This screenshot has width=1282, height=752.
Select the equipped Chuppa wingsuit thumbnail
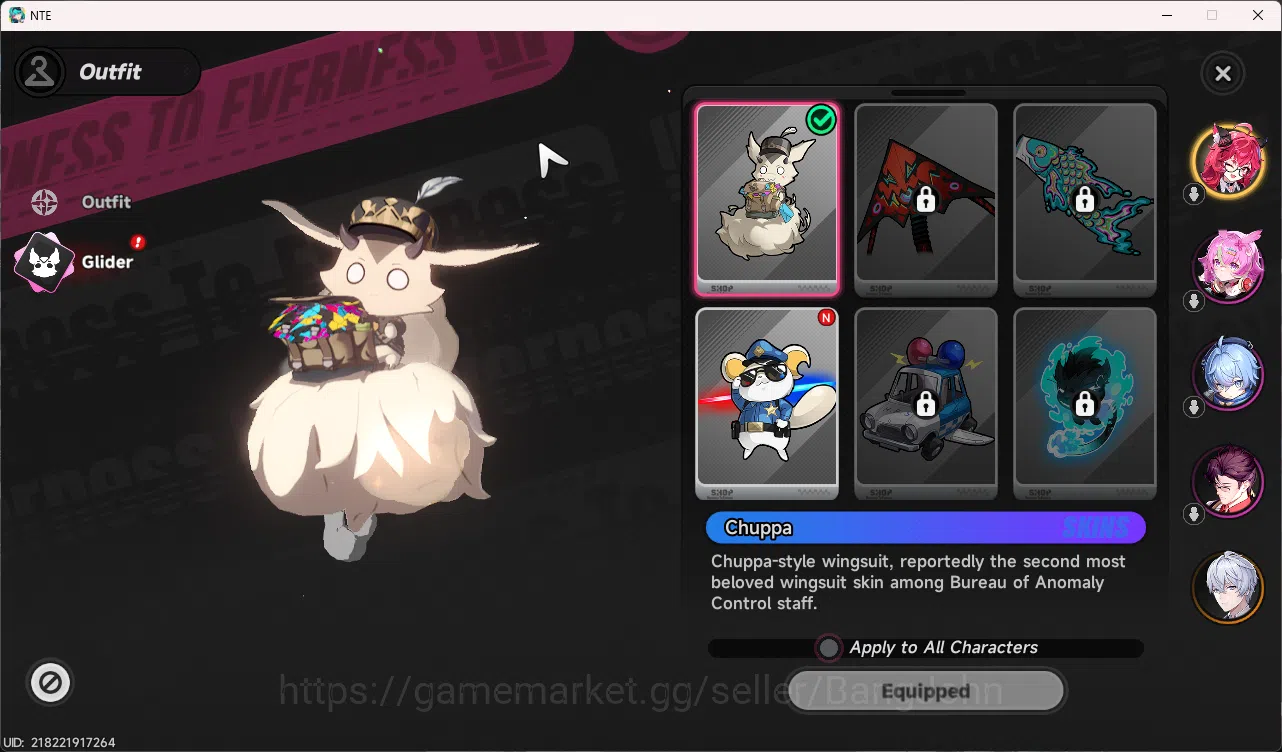(767, 200)
